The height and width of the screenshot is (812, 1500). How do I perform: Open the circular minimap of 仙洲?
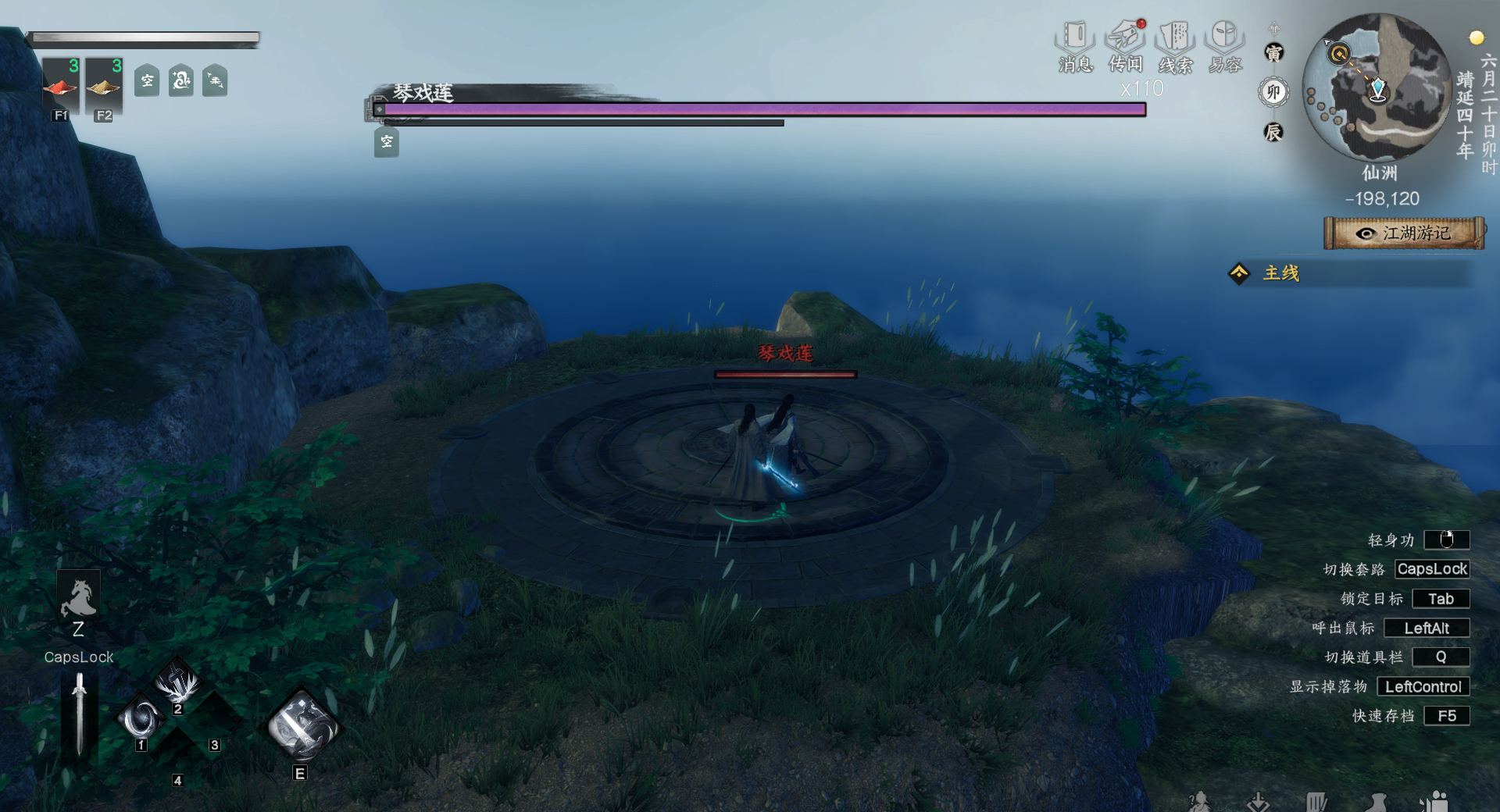click(x=1379, y=87)
